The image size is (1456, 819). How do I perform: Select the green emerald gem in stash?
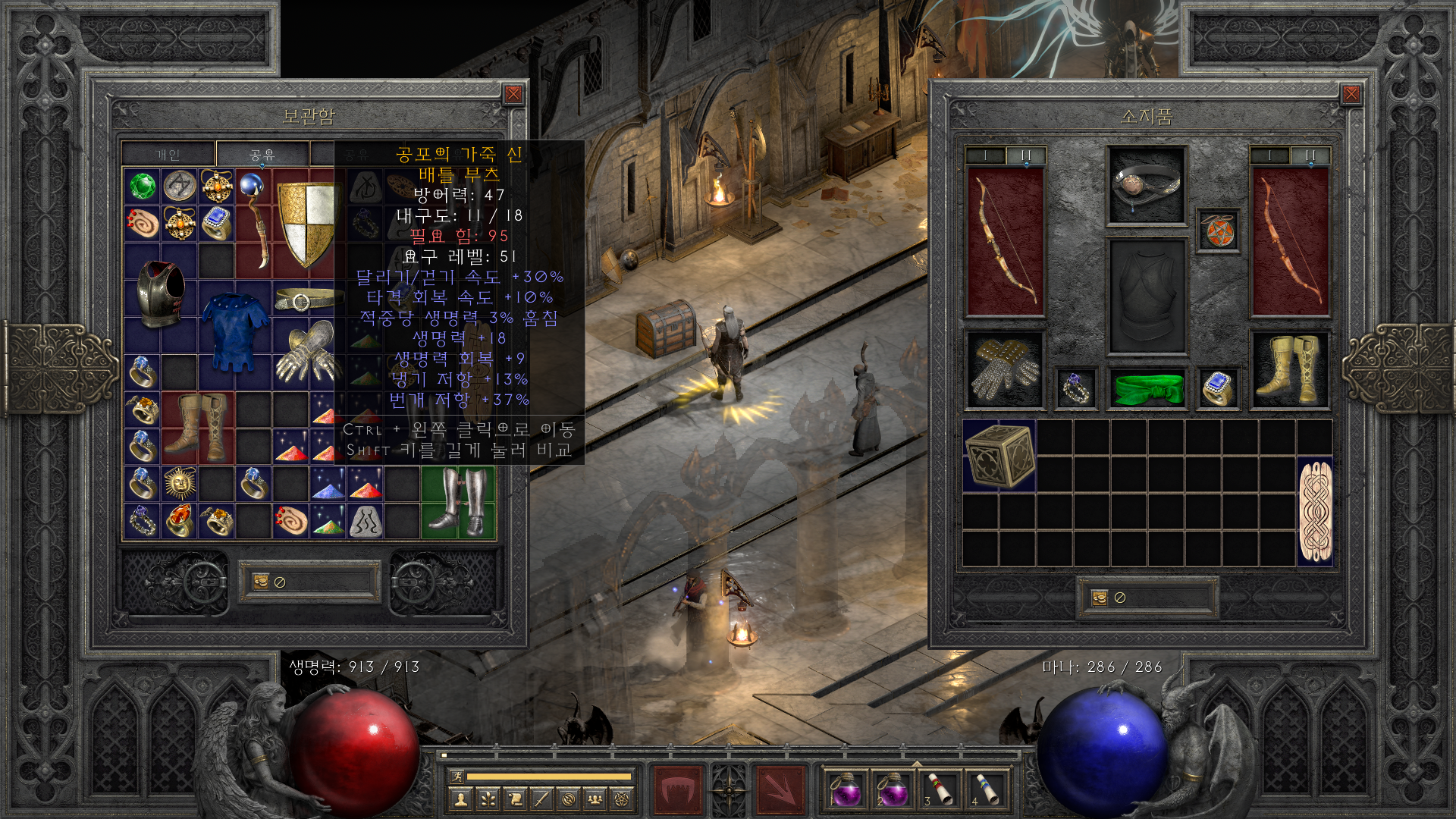click(142, 186)
